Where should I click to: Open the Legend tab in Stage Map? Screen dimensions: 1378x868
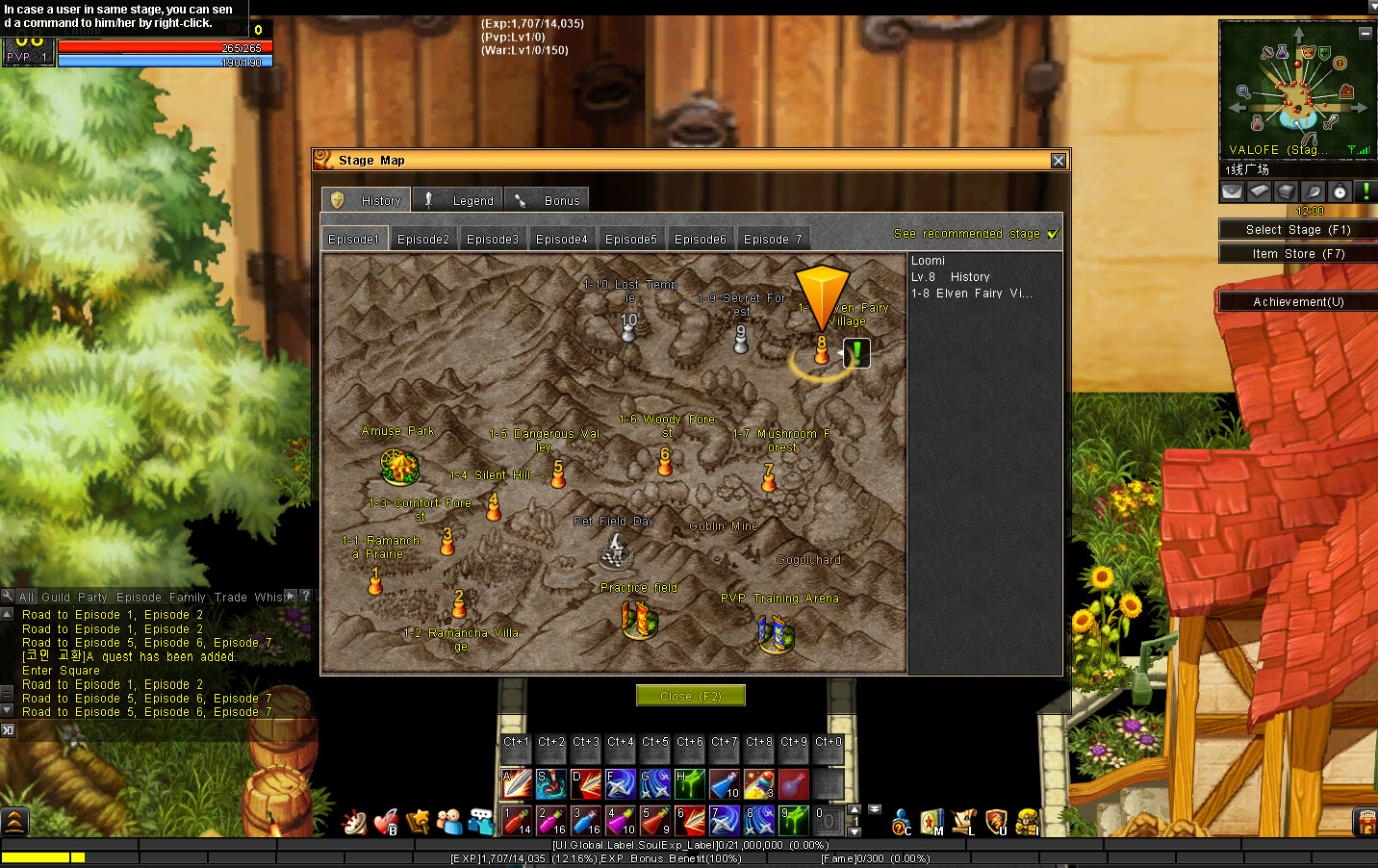click(x=457, y=199)
